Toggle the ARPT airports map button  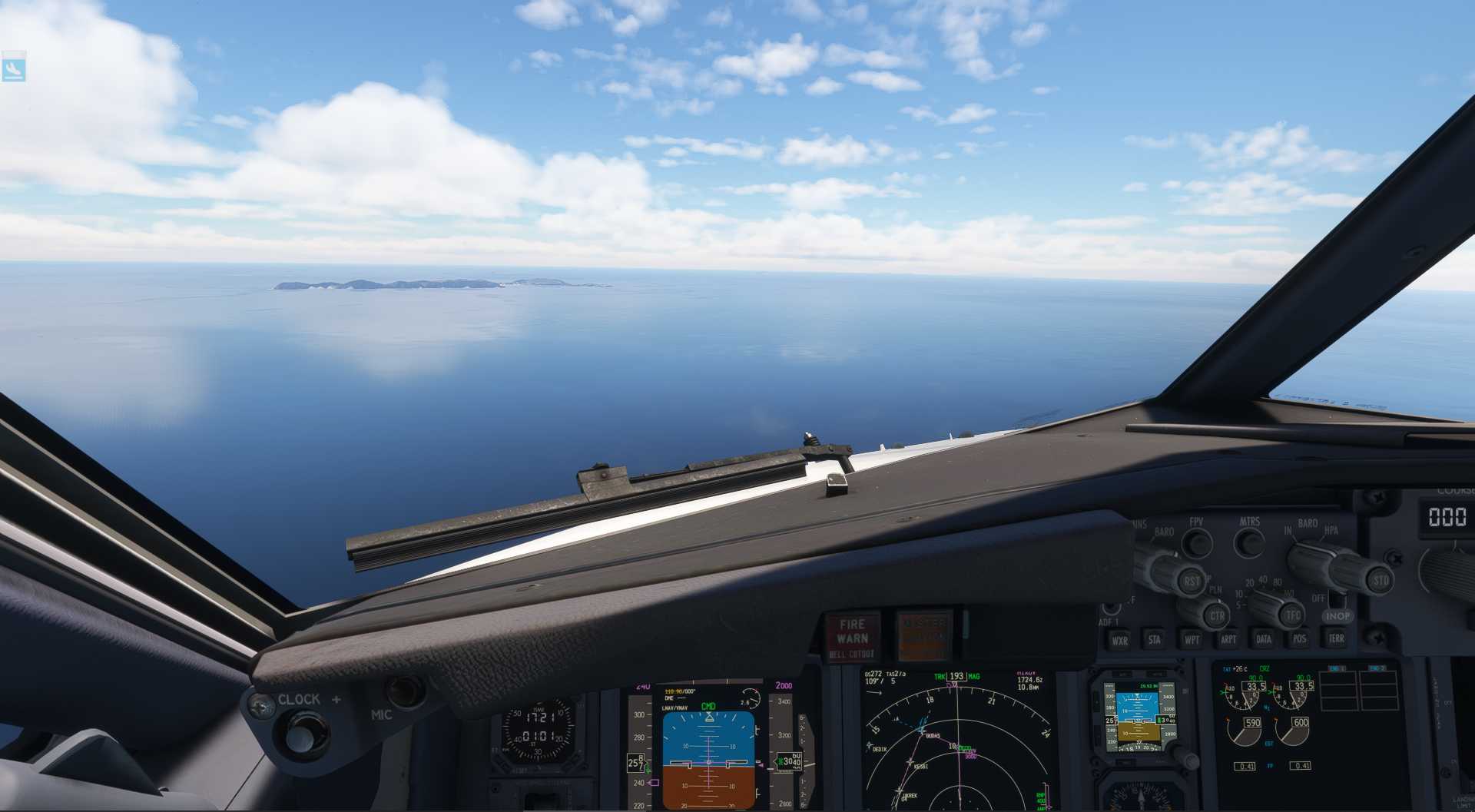1228,639
